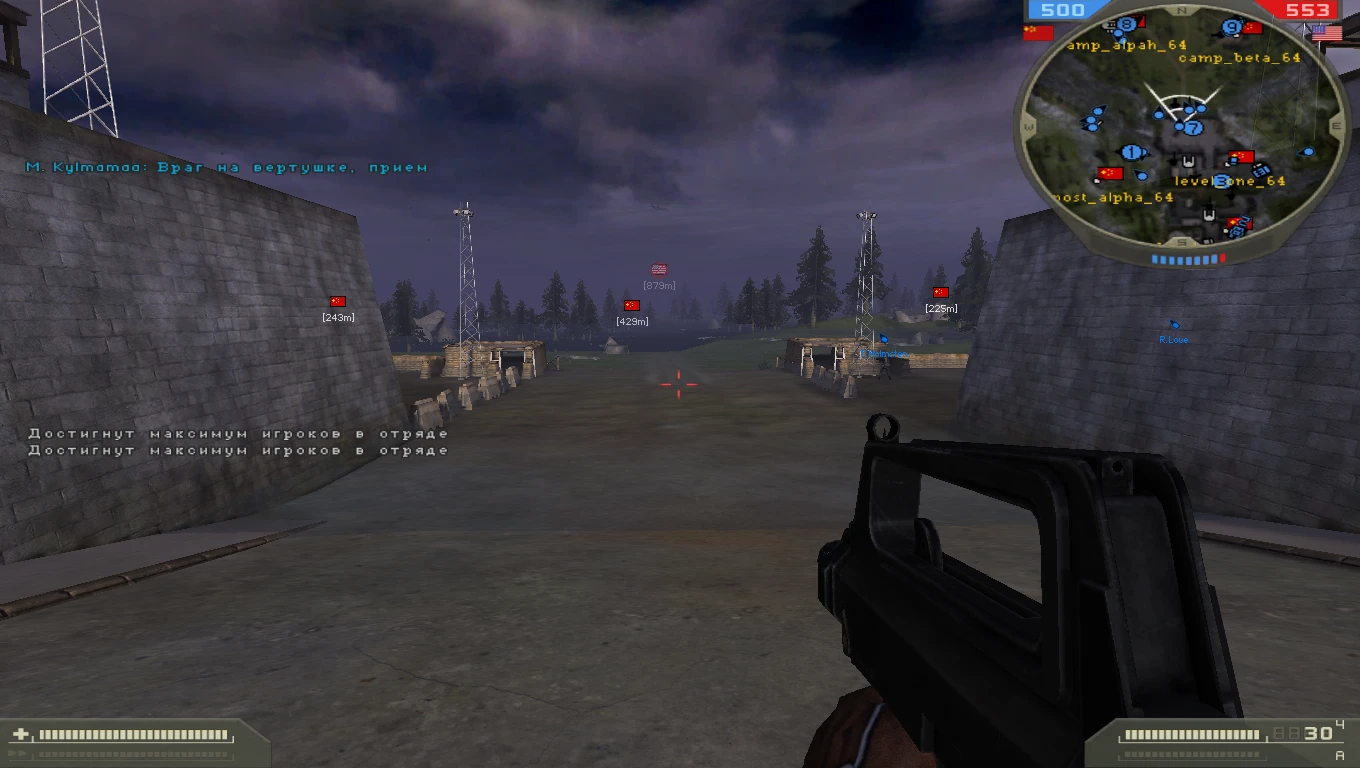This screenshot has width=1360, height=768.
Task: Select squad 9 marker near camp_beta_64
Action: 1232,27
